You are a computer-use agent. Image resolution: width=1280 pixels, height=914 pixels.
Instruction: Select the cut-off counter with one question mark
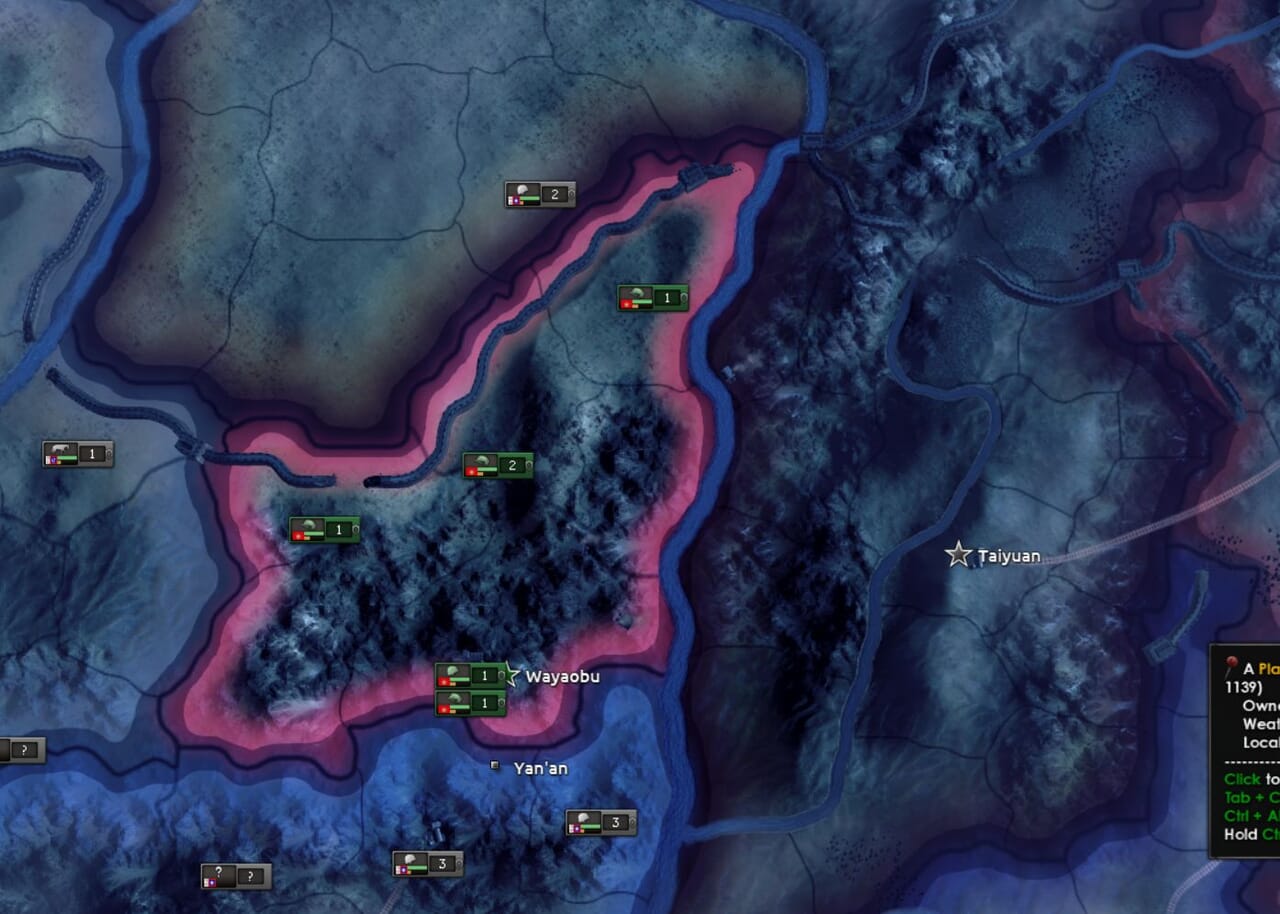pyautogui.click(x=21, y=750)
